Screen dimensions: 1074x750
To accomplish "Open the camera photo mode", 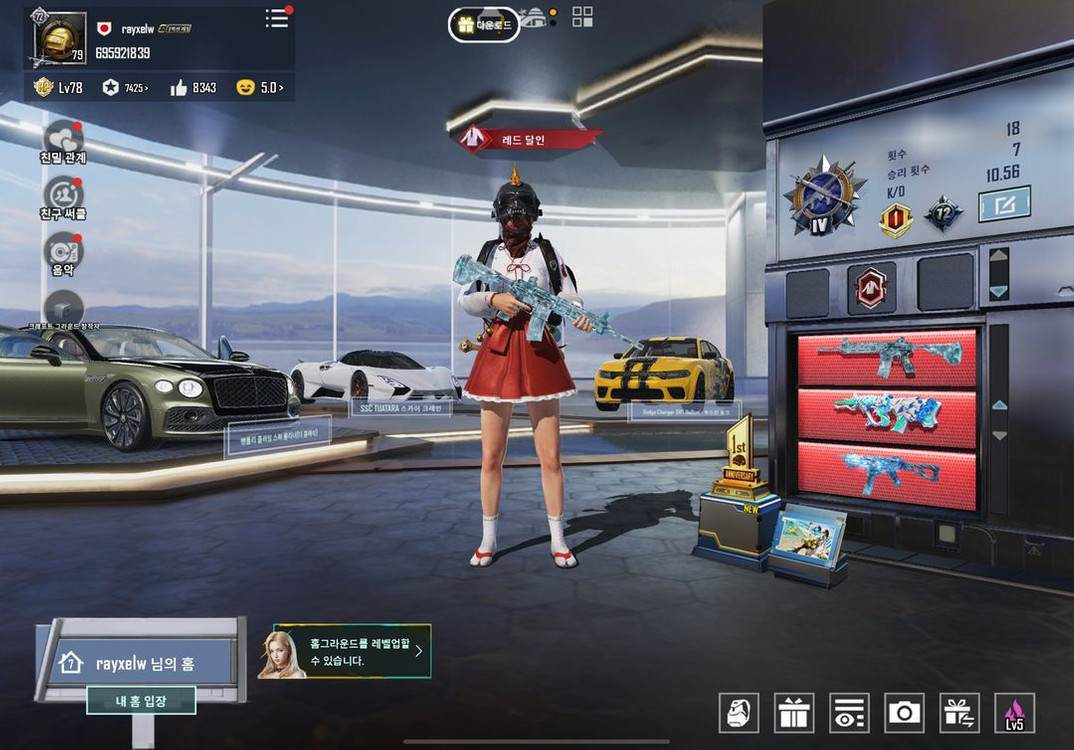I will click(x=904, y=712).
